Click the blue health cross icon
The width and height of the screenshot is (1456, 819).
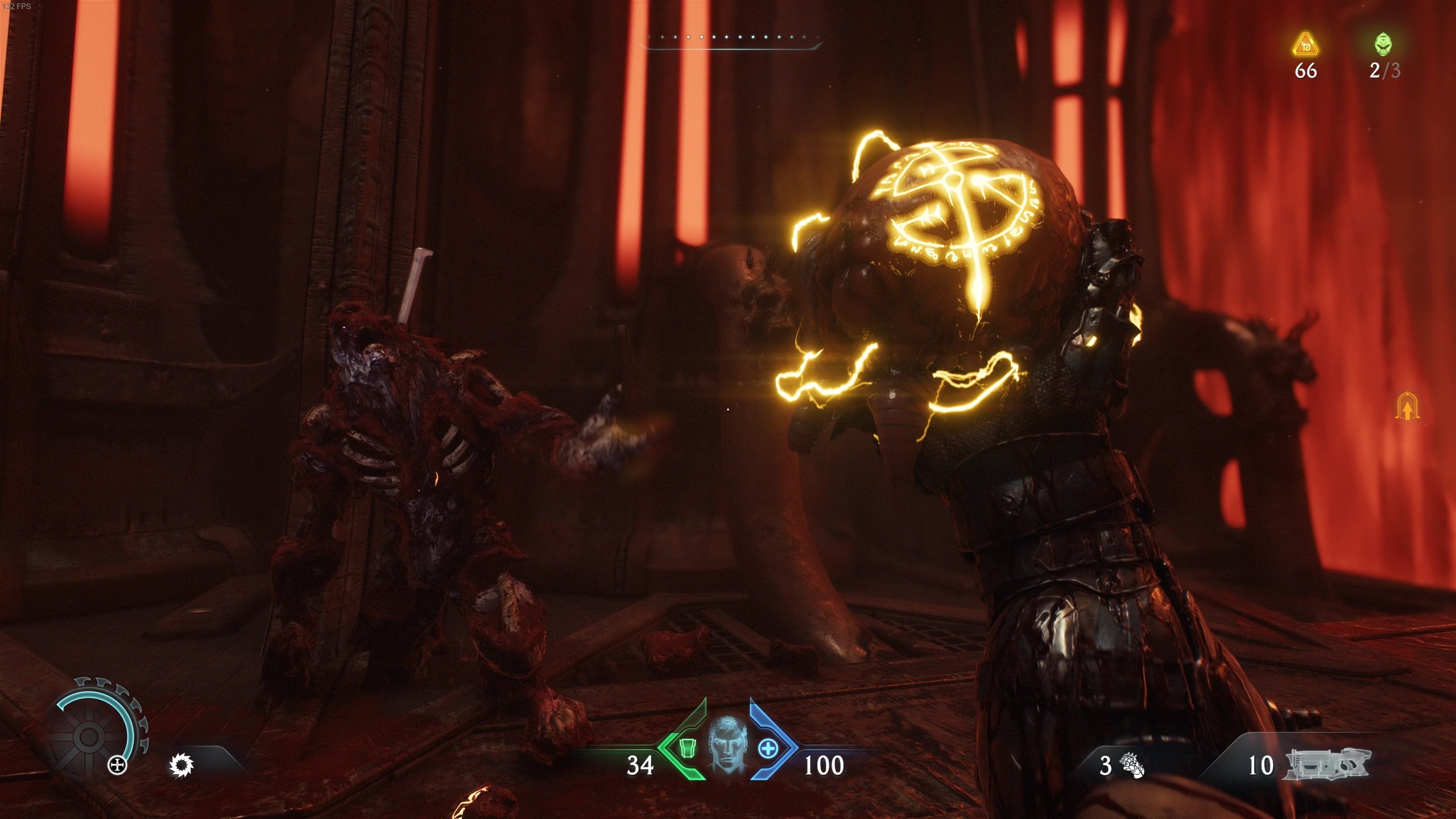tap(768, 747)
